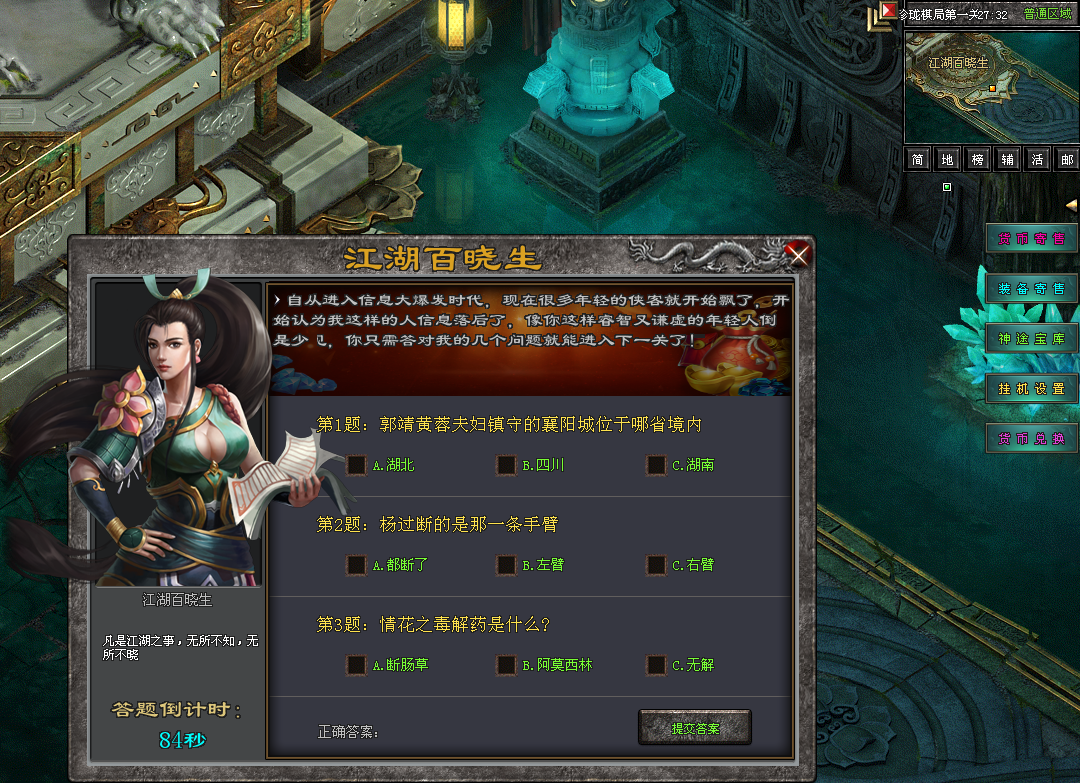Screen dimensions: 1080x783
Task: Check A.都断了 for question 2
Action: click(x=356, y=565)
